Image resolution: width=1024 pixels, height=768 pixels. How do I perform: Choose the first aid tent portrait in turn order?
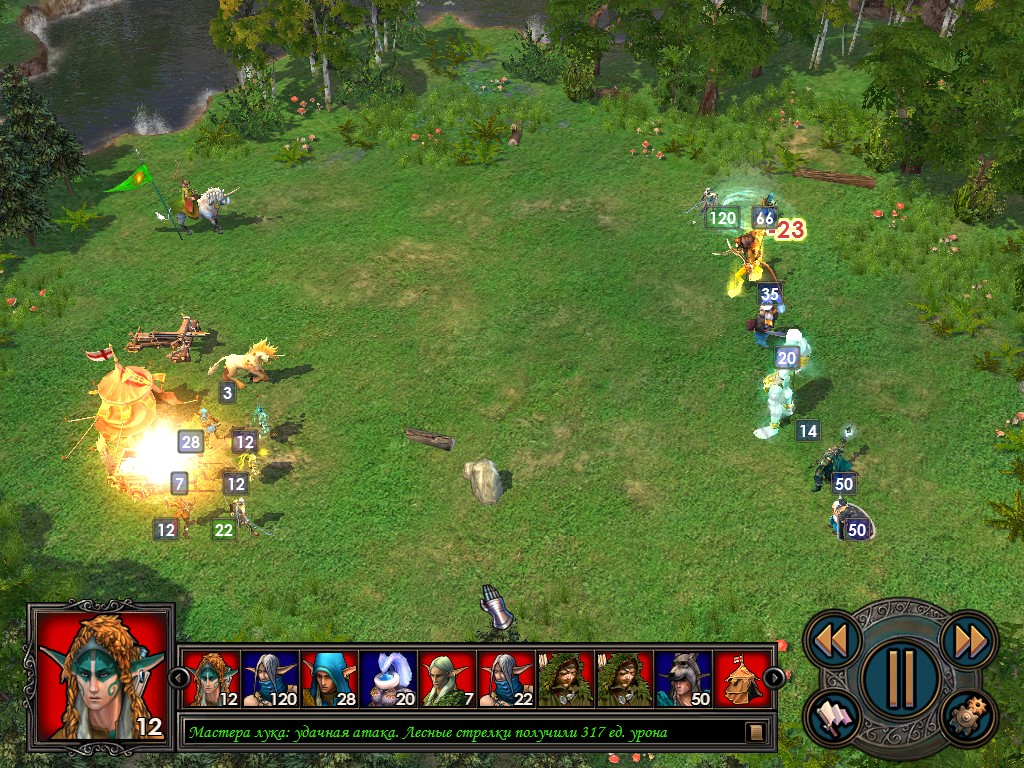742,679
